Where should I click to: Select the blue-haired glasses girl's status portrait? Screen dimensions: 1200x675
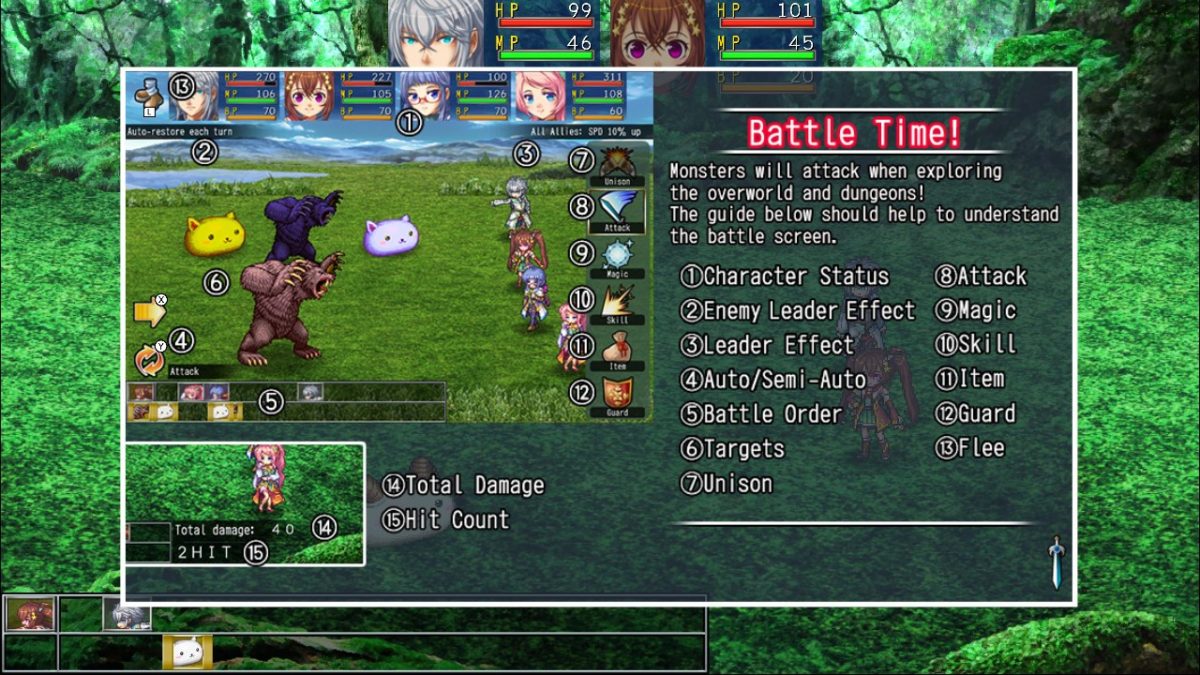(426, 94)
